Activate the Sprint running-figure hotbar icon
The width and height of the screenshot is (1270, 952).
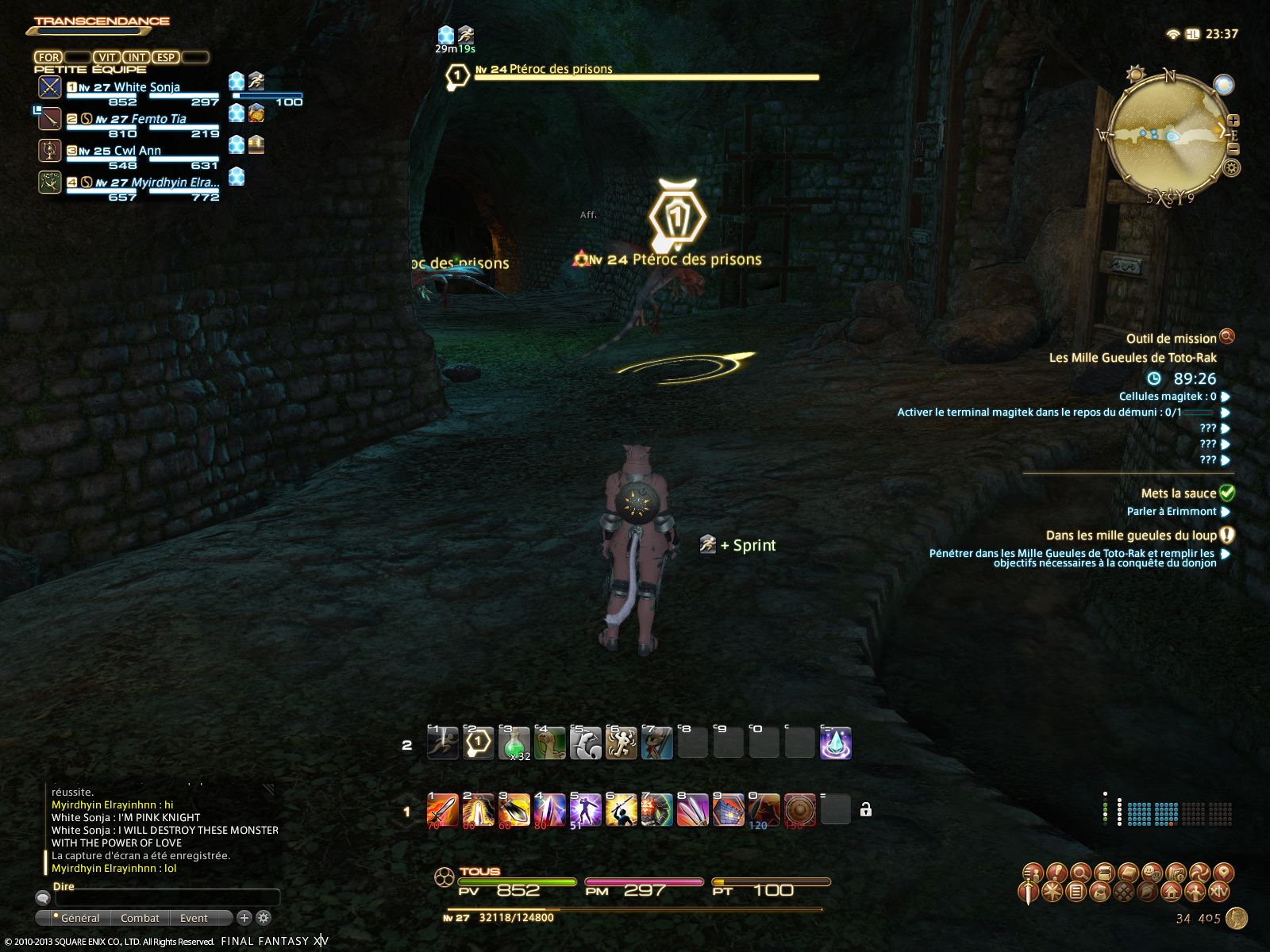pyautogui.click(x=443, y=744)
